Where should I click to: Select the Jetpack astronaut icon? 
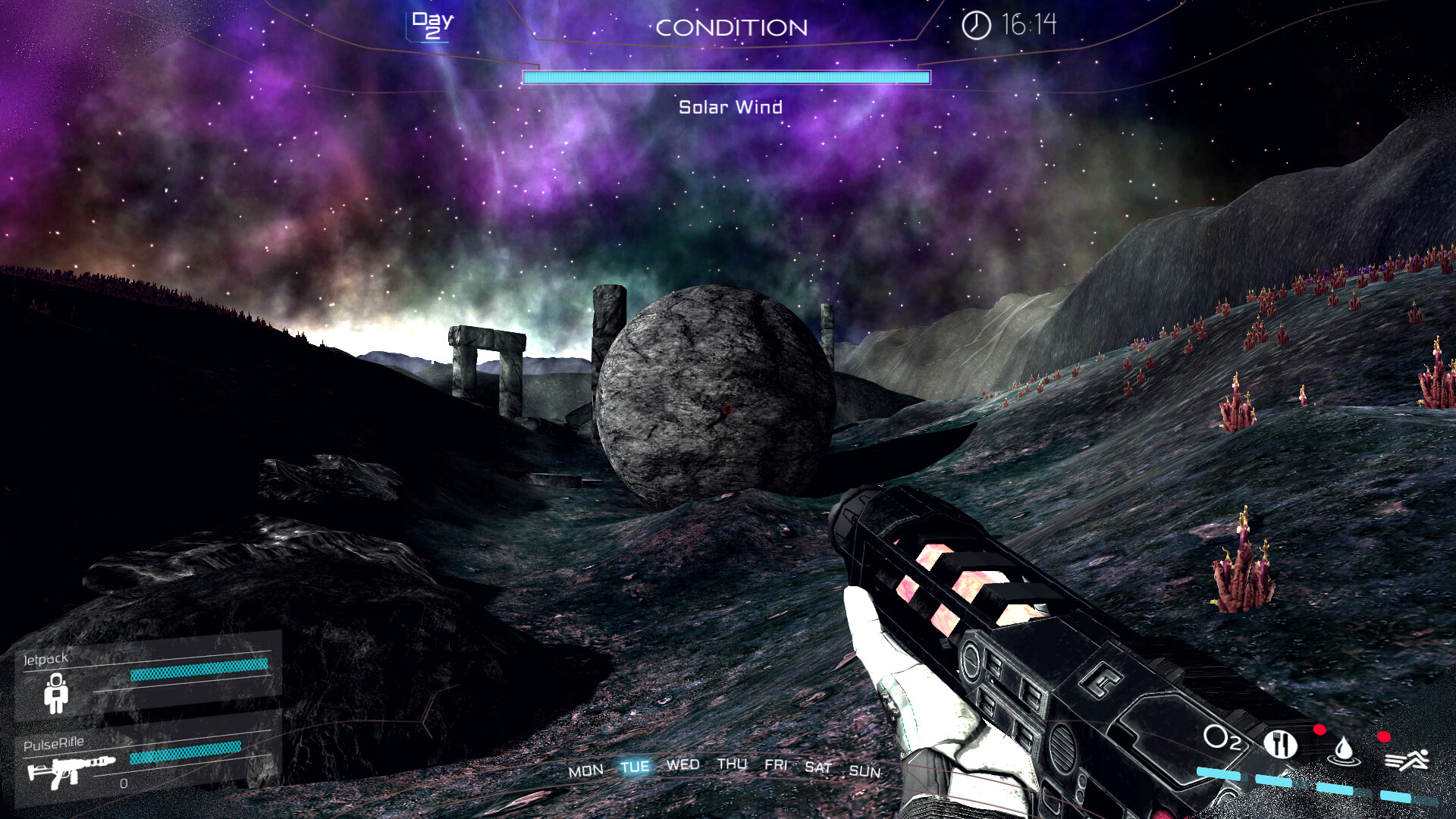(56, 693)
